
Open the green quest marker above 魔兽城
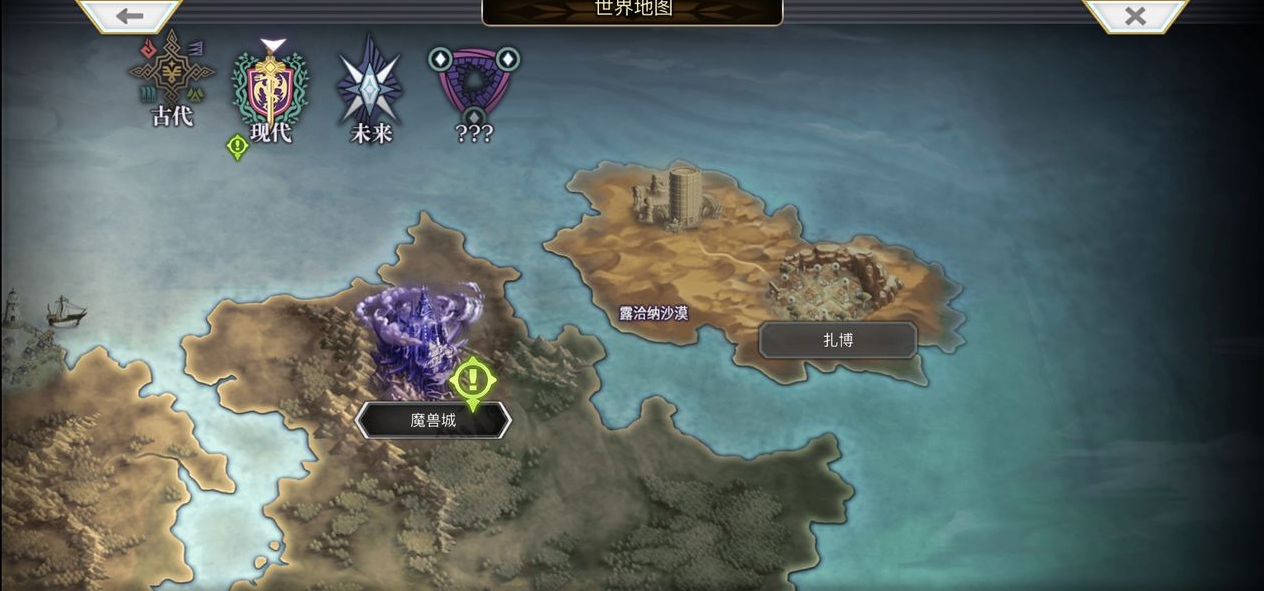pos(472,381)
